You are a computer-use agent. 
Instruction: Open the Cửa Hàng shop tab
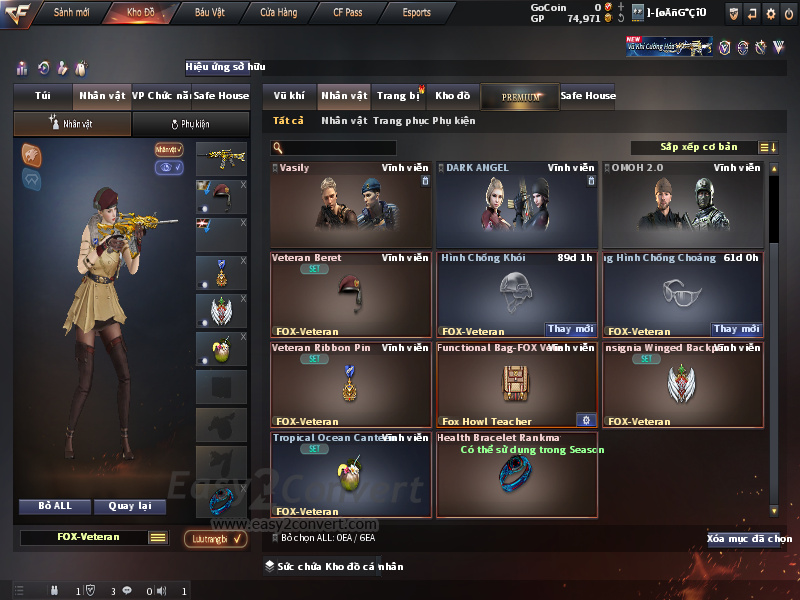(x=278, y=13)
